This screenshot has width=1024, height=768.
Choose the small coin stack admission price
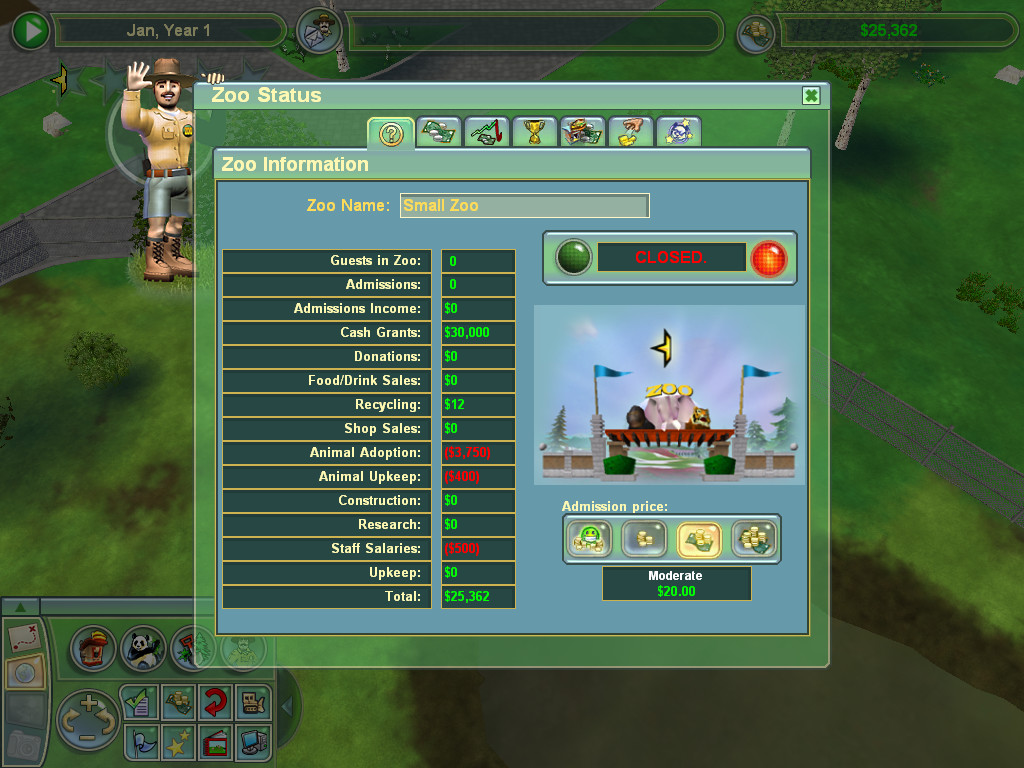click(643, 540)
